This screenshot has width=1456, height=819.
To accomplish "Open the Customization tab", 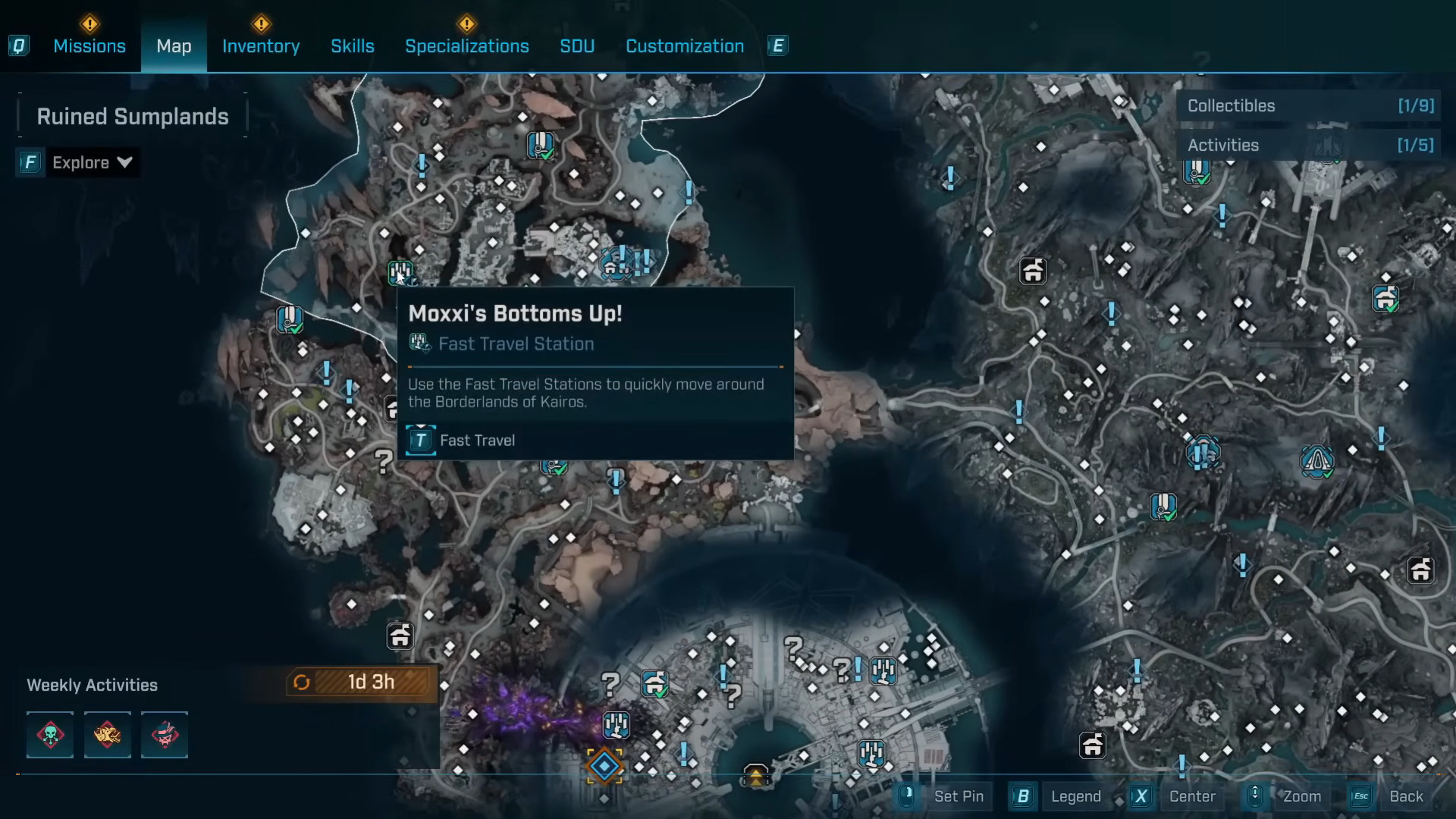I will [685, 46].
